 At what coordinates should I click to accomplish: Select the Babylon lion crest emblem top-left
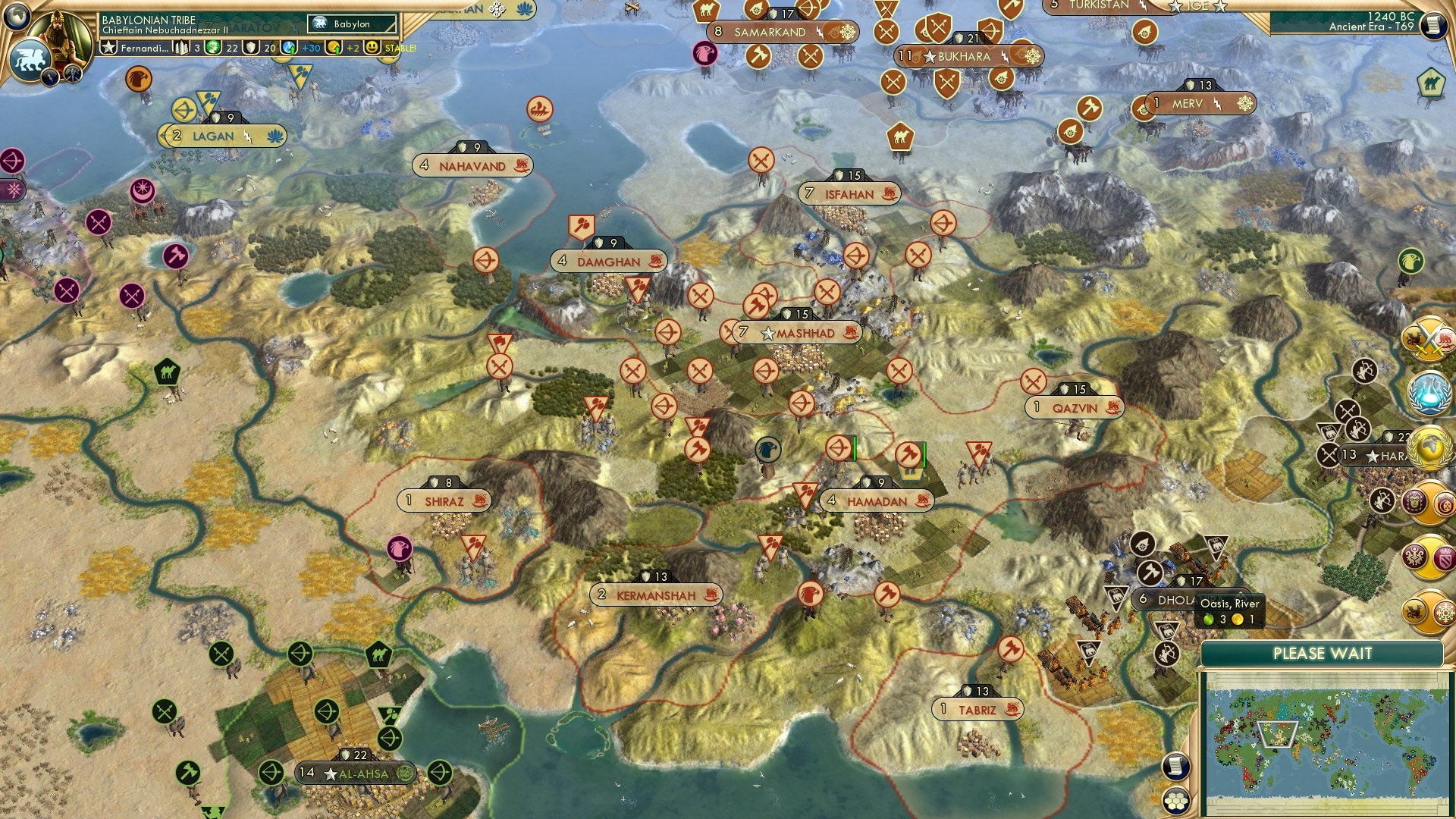[33, 61]
